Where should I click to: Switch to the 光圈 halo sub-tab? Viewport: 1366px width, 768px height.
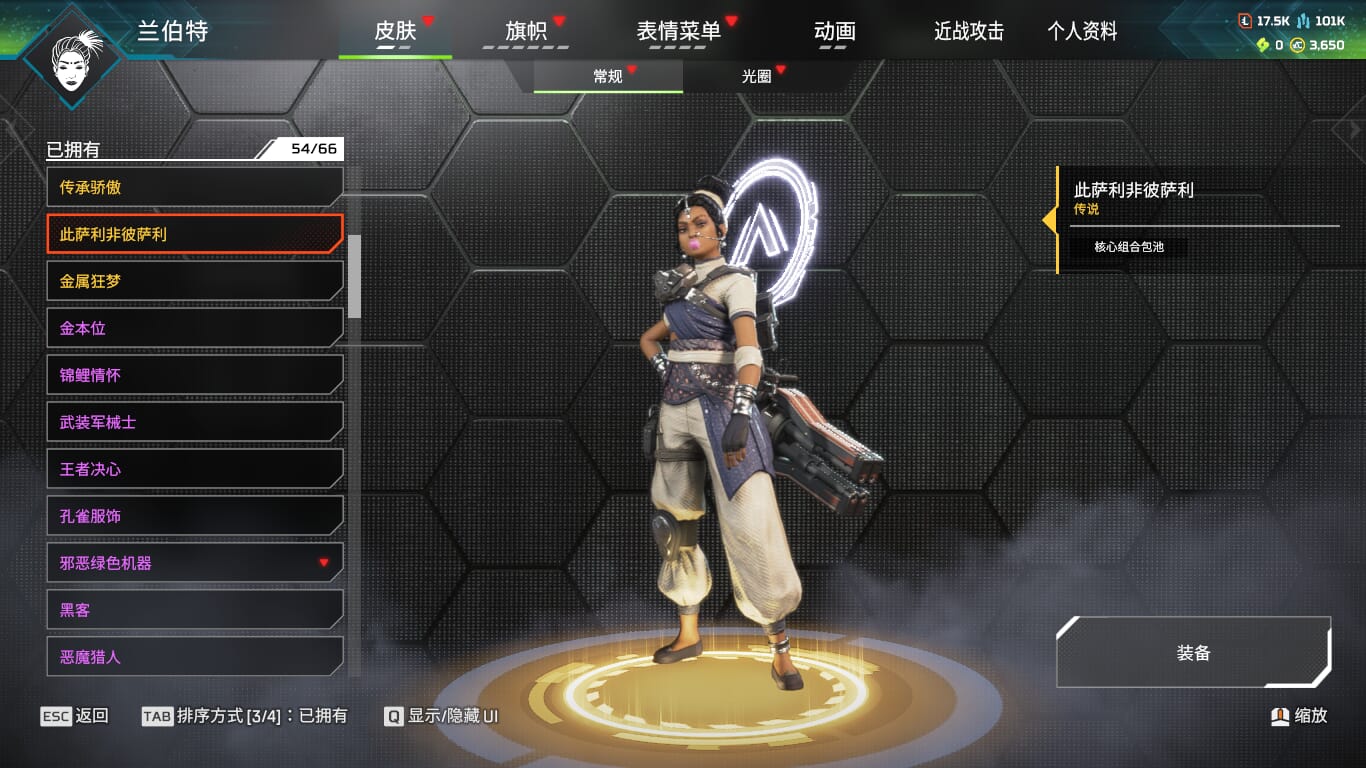757,77
